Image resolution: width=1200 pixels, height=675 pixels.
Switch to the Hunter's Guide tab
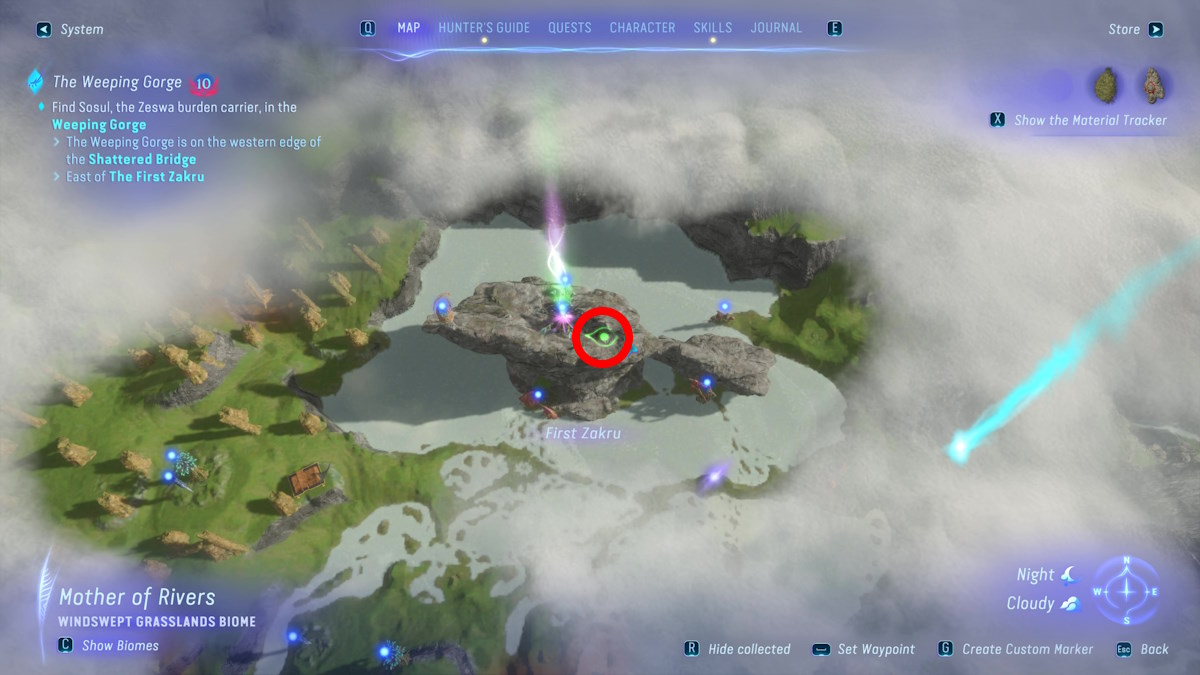coord(484,28)
